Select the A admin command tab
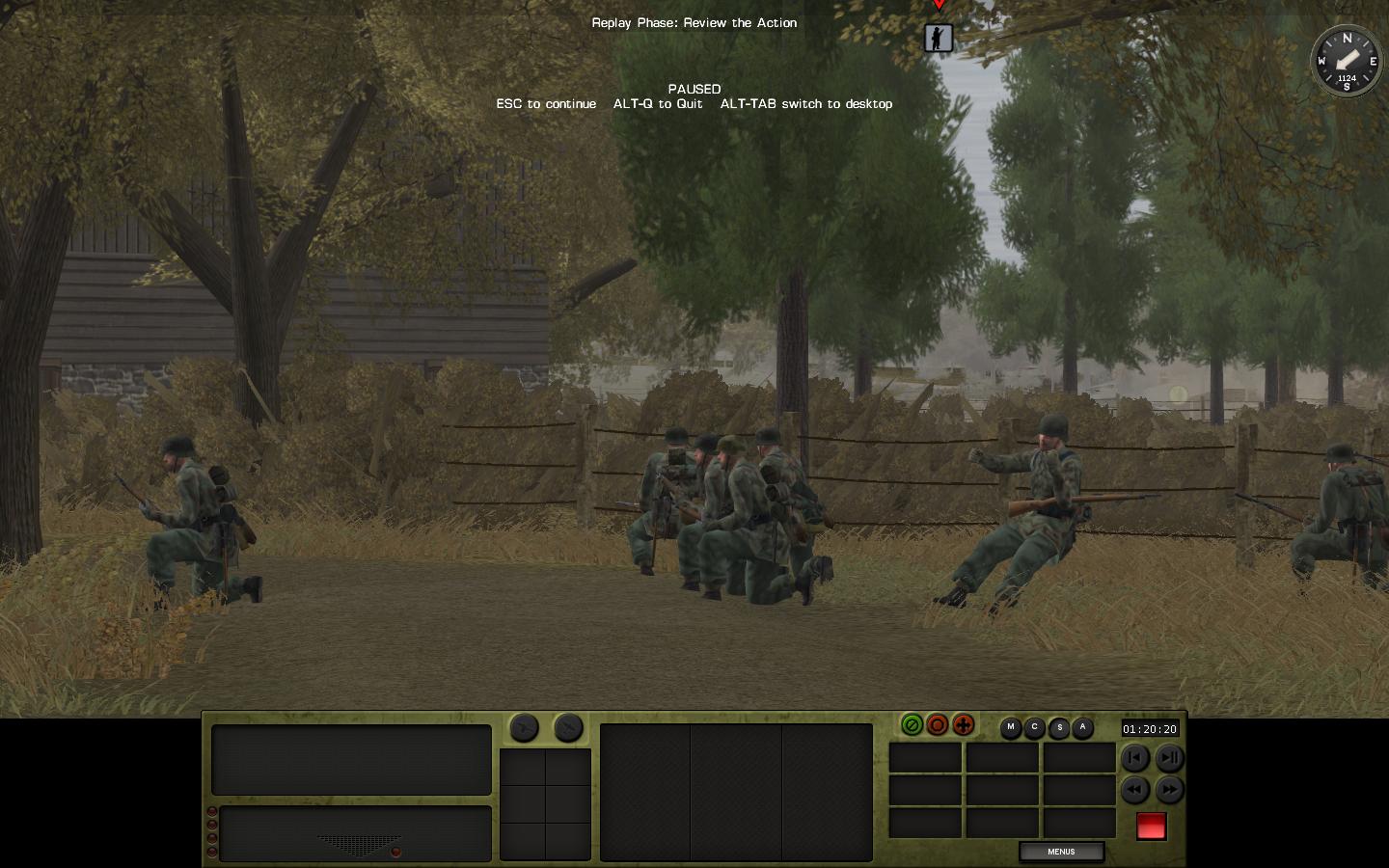The image size is (1389, 868). click(x=1083, y=729)
